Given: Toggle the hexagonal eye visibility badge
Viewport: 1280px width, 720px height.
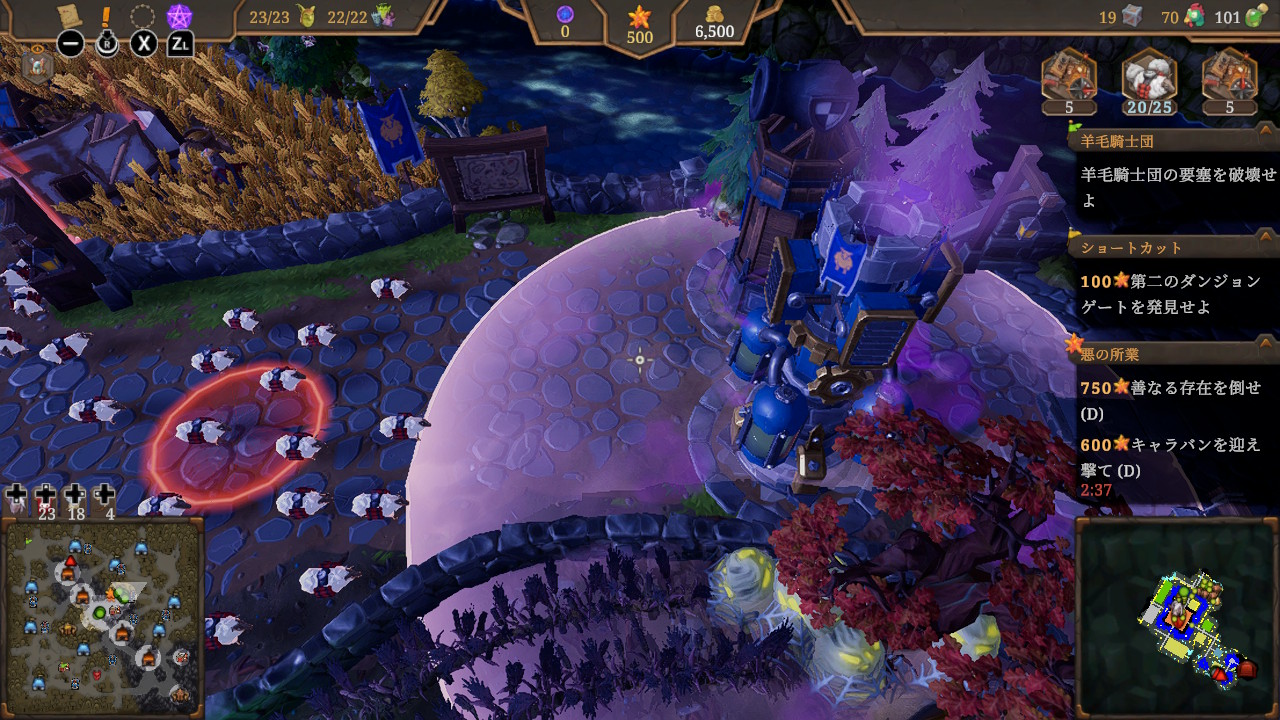Looking at the screenshot, I should [x=37, y=64].
